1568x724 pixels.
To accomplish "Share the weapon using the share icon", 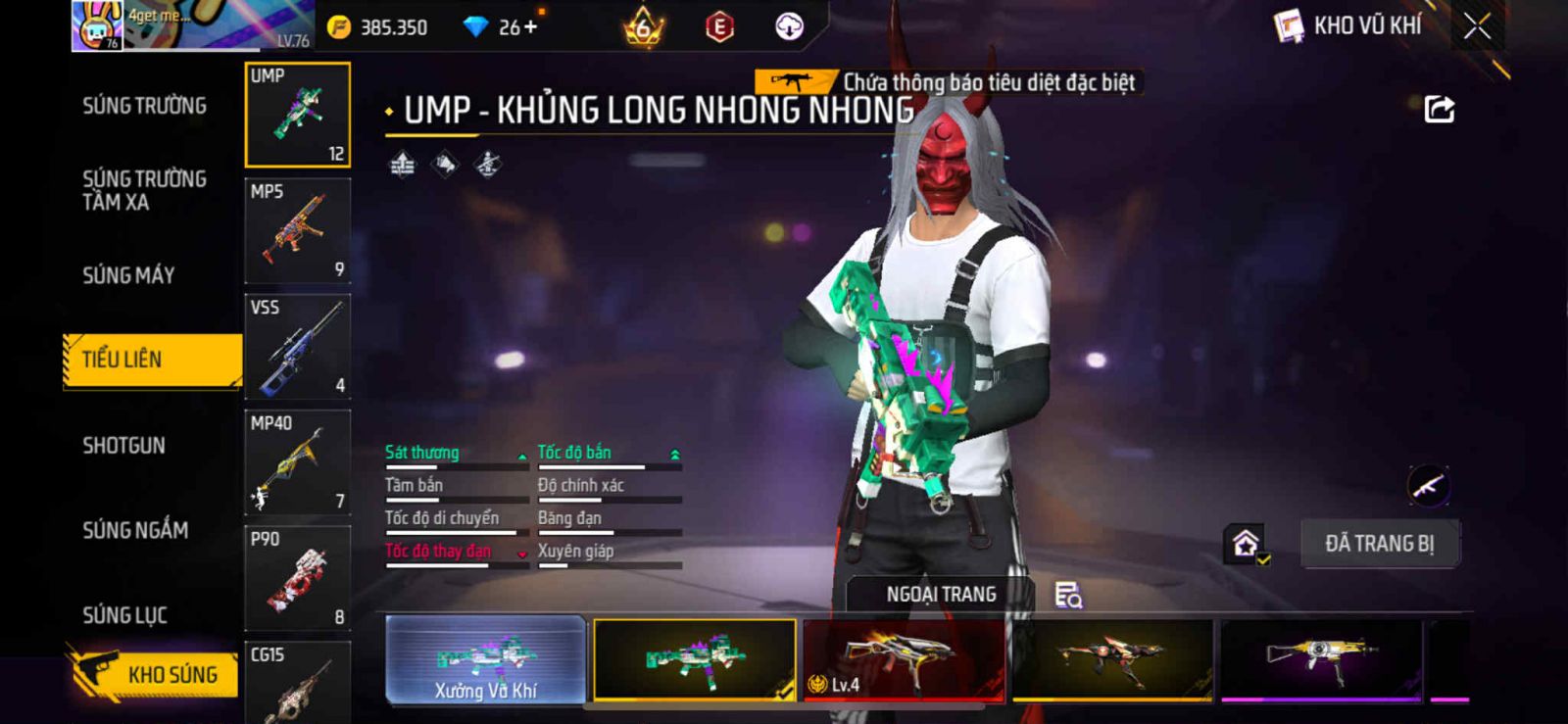I will point(1439,109).
